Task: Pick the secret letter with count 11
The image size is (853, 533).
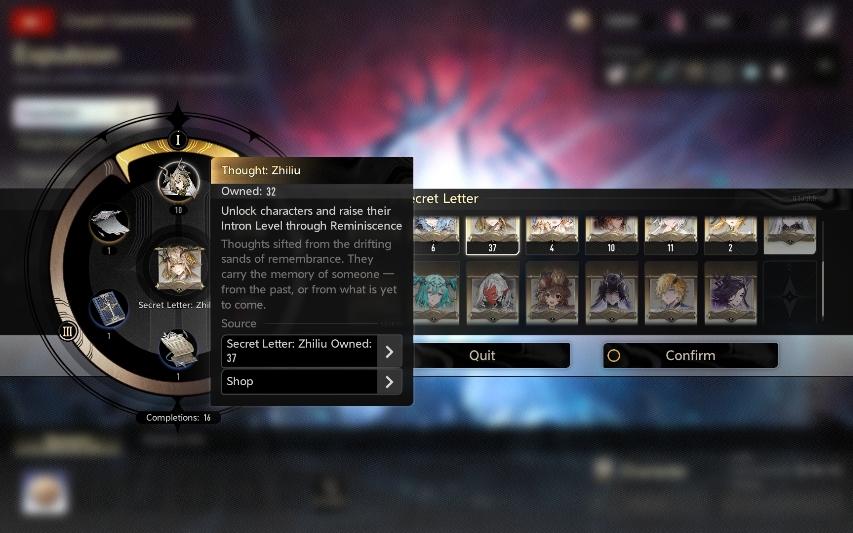Action: point(670,232)
